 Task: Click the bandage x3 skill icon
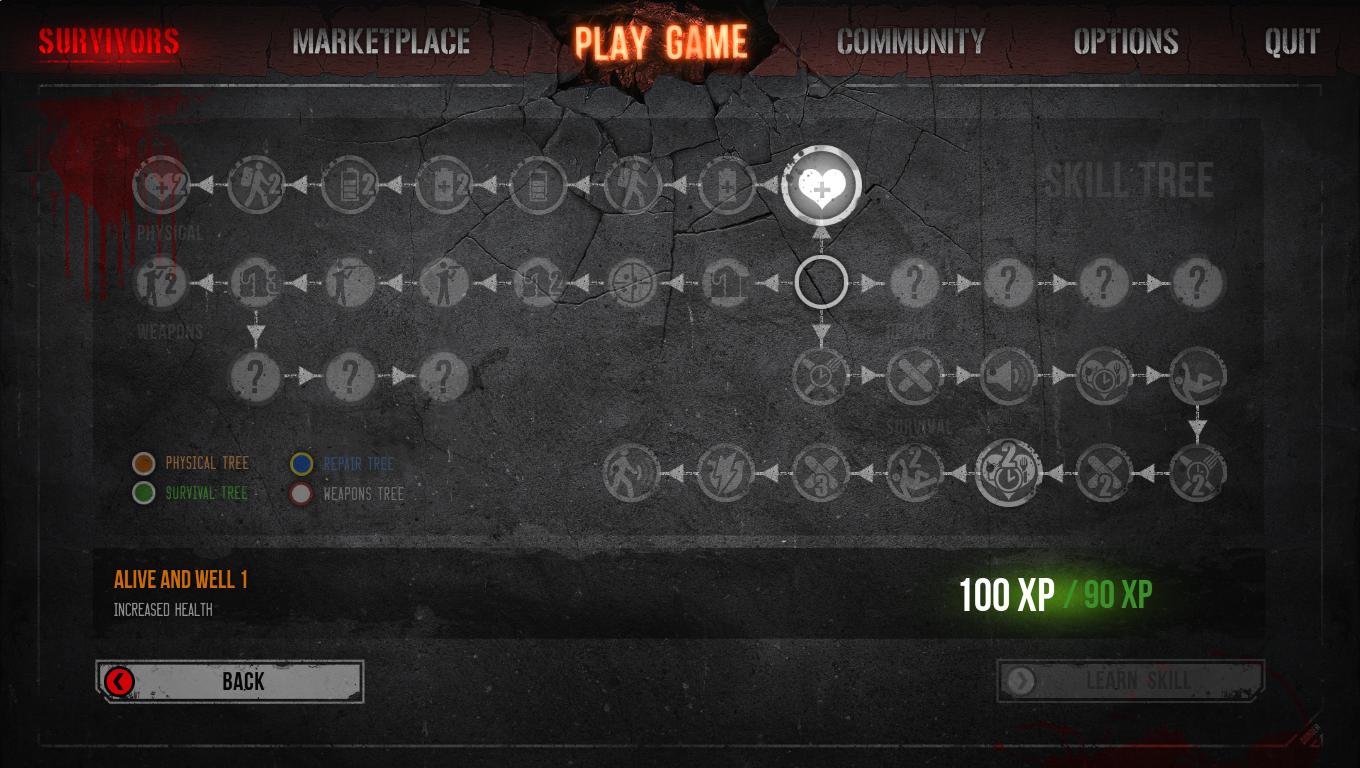(820, 472)
